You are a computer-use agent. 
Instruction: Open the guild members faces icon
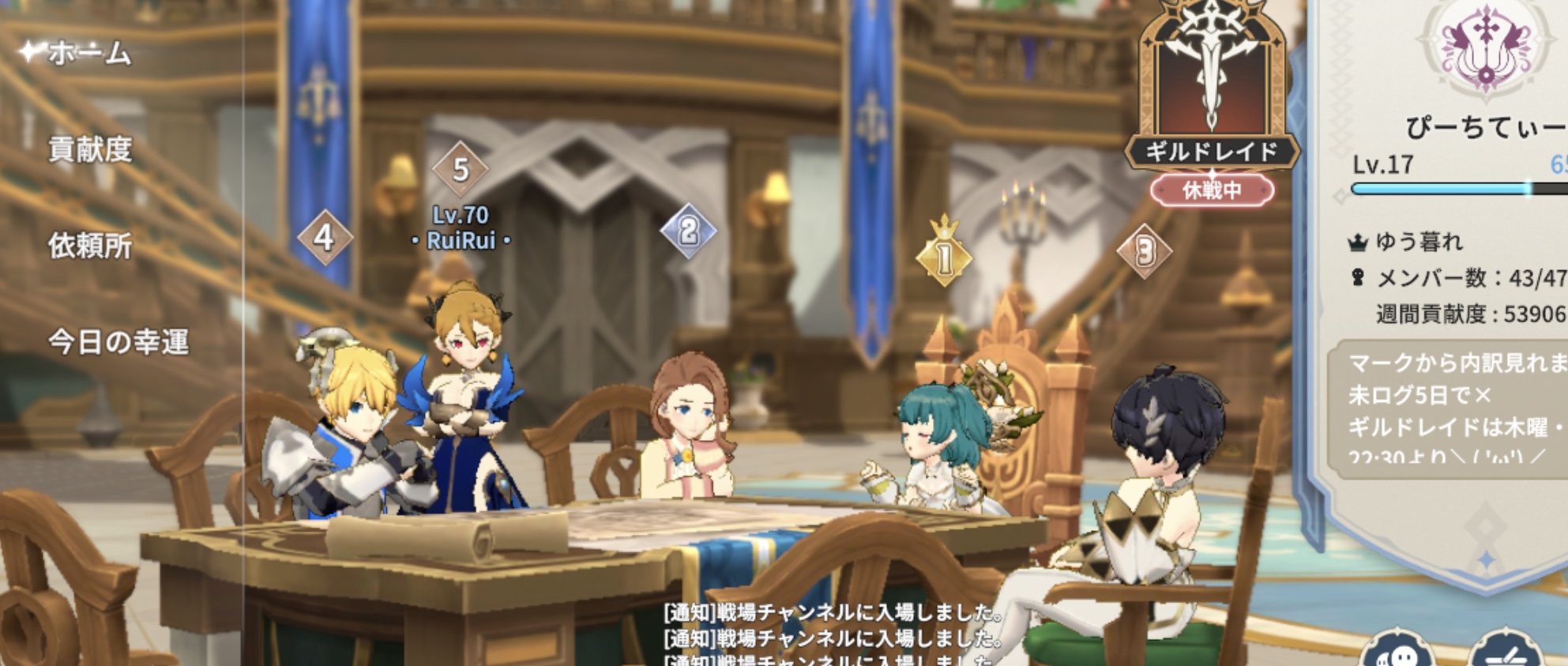click(x=1397, y=653)
